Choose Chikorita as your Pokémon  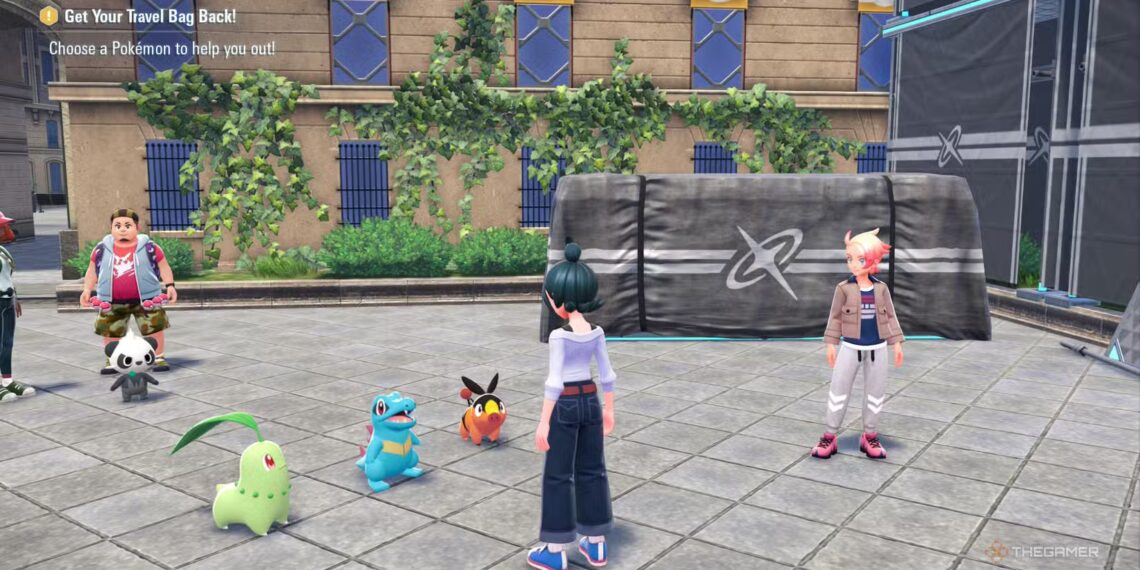coord(250,484)
